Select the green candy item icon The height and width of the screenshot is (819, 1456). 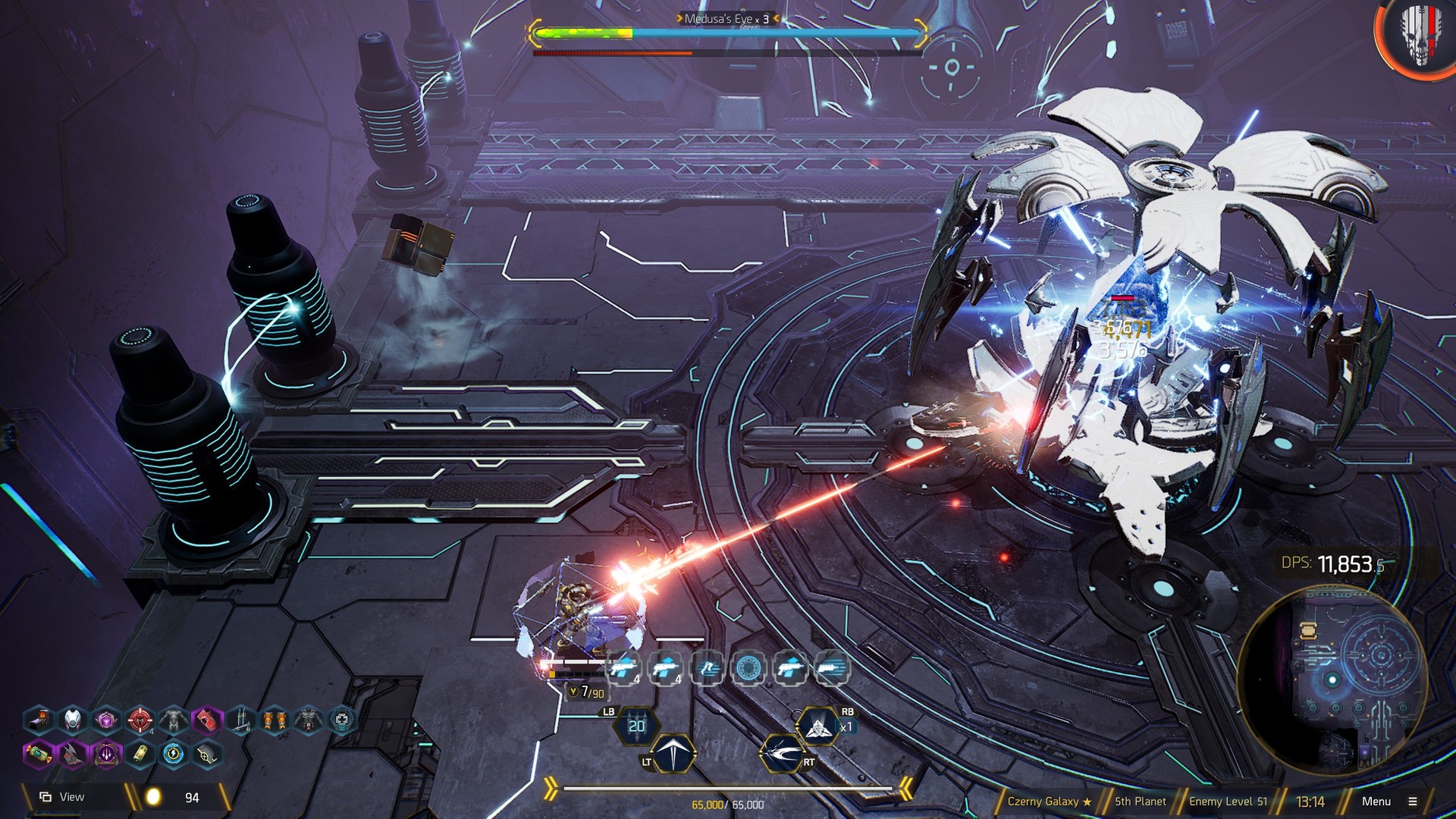click(39, 755)
